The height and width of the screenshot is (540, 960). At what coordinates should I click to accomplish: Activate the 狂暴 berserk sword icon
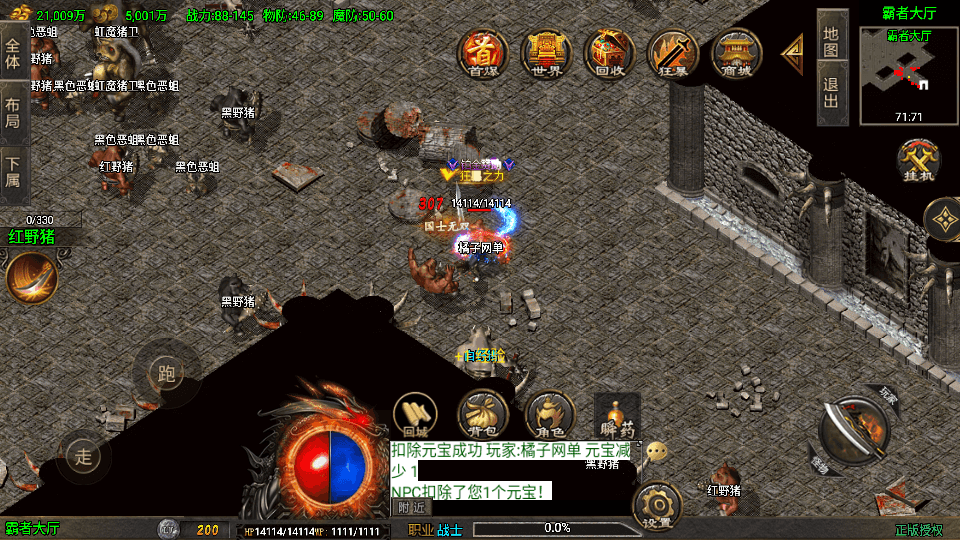click(x=672, y=53)
